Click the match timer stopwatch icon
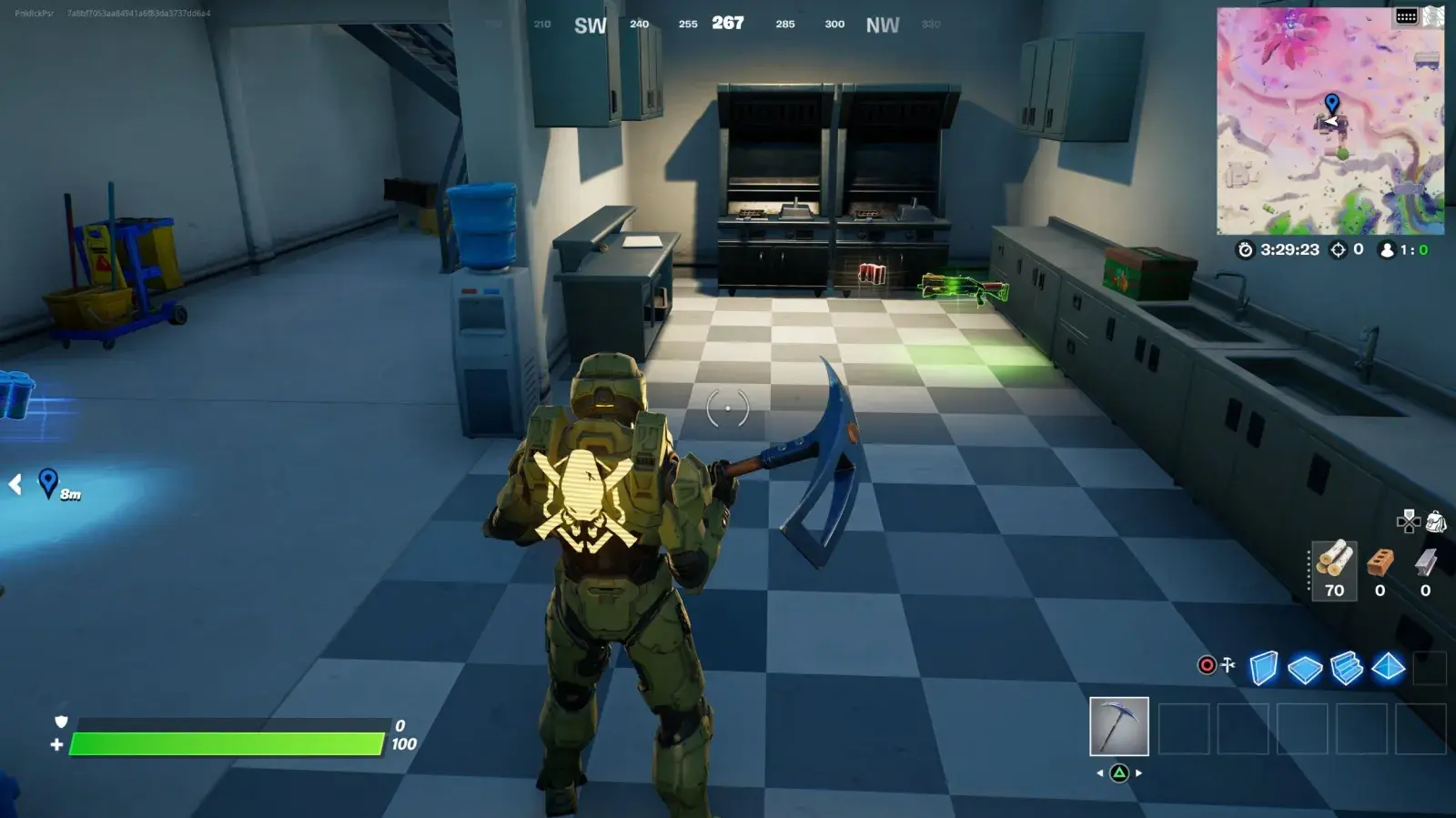Screen dimensions: 1456x818 1245,250
